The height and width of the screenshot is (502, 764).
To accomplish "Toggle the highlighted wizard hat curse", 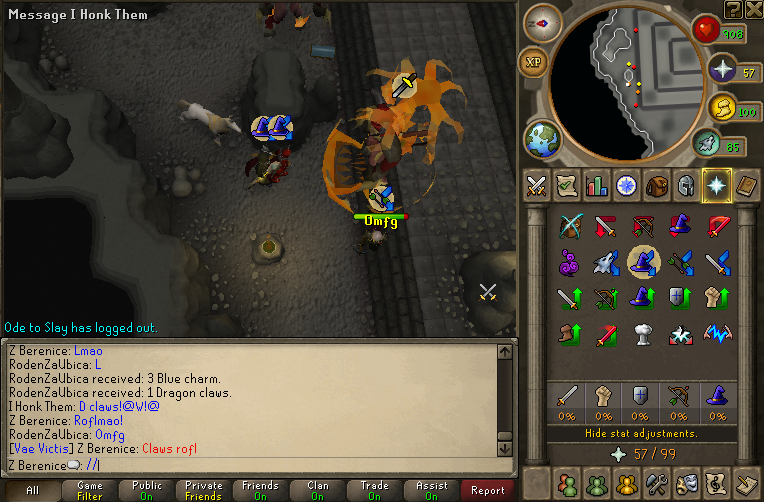I will [x=642, y=262].
